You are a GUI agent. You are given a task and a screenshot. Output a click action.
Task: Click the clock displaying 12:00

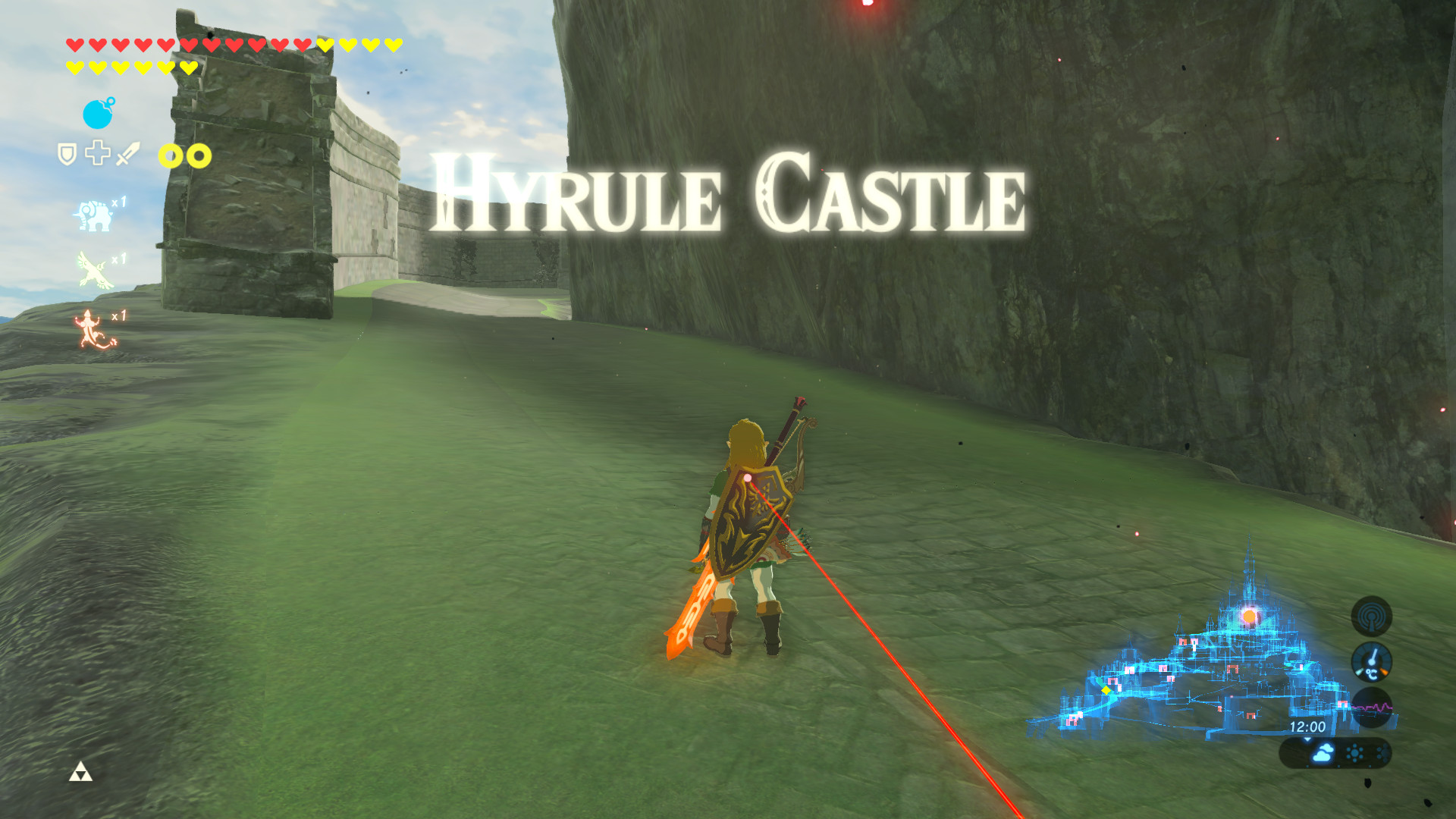tap(1307, 726)
